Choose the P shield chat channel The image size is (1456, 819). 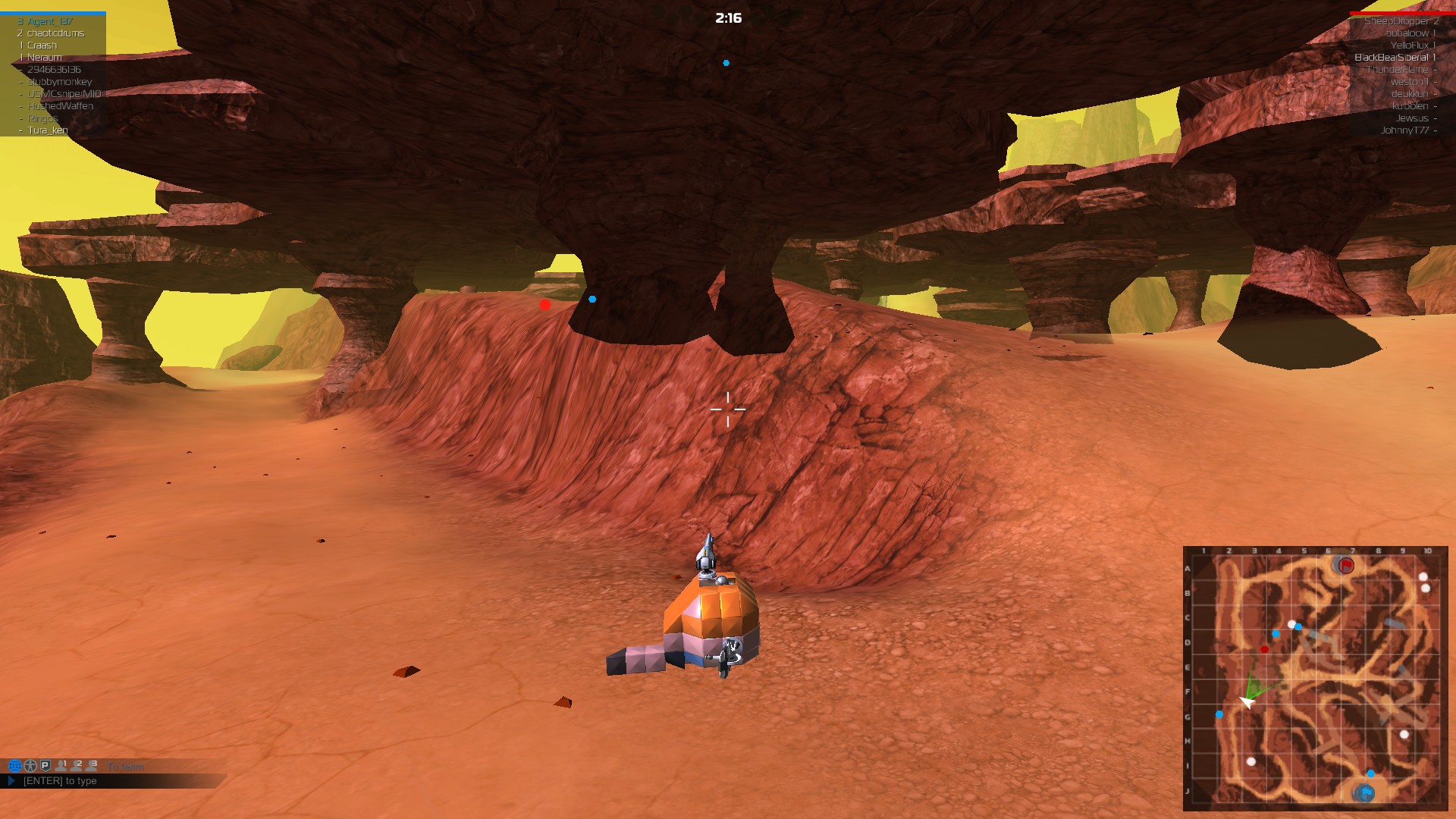[45, 766]
